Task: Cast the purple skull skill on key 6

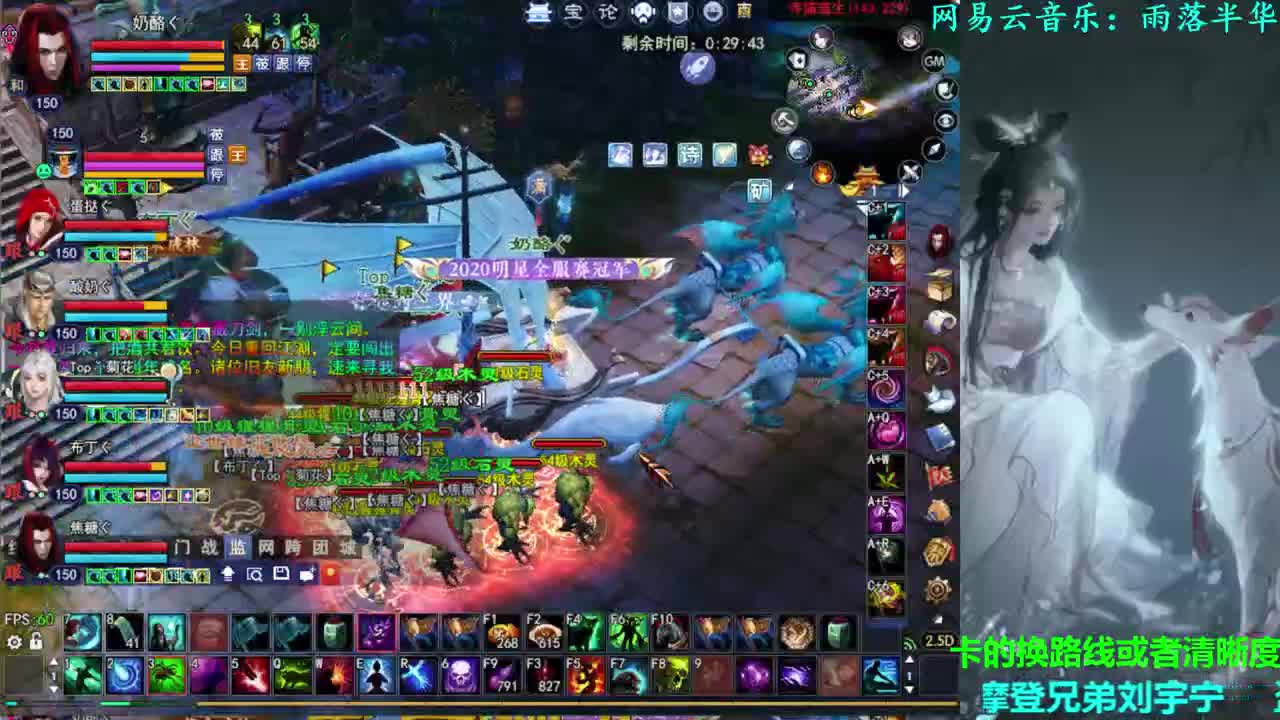Action: point(460,676)
